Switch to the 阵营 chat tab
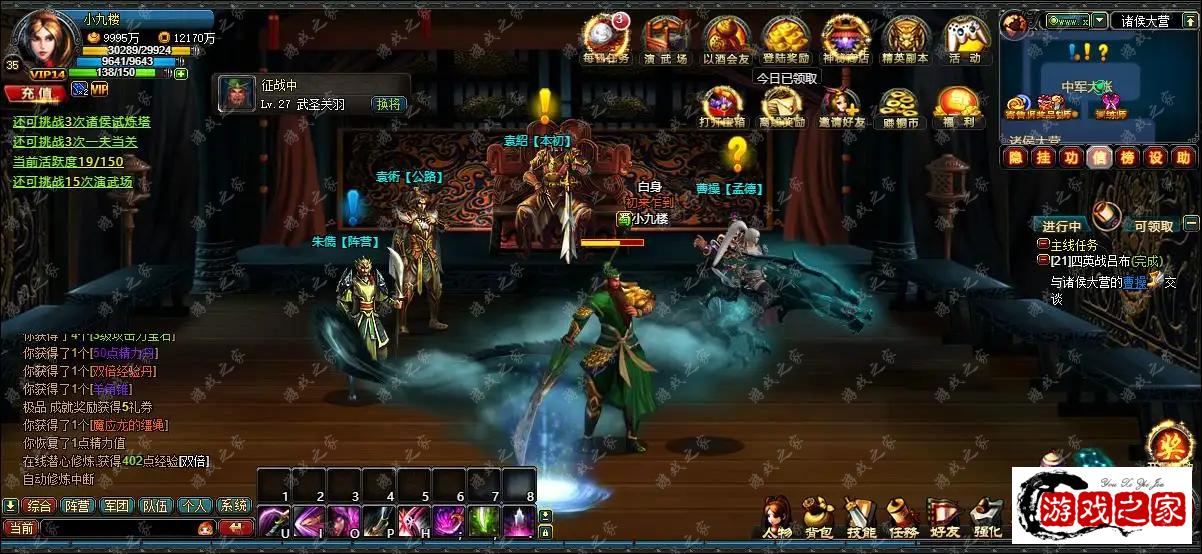 [x=77, y=506]
